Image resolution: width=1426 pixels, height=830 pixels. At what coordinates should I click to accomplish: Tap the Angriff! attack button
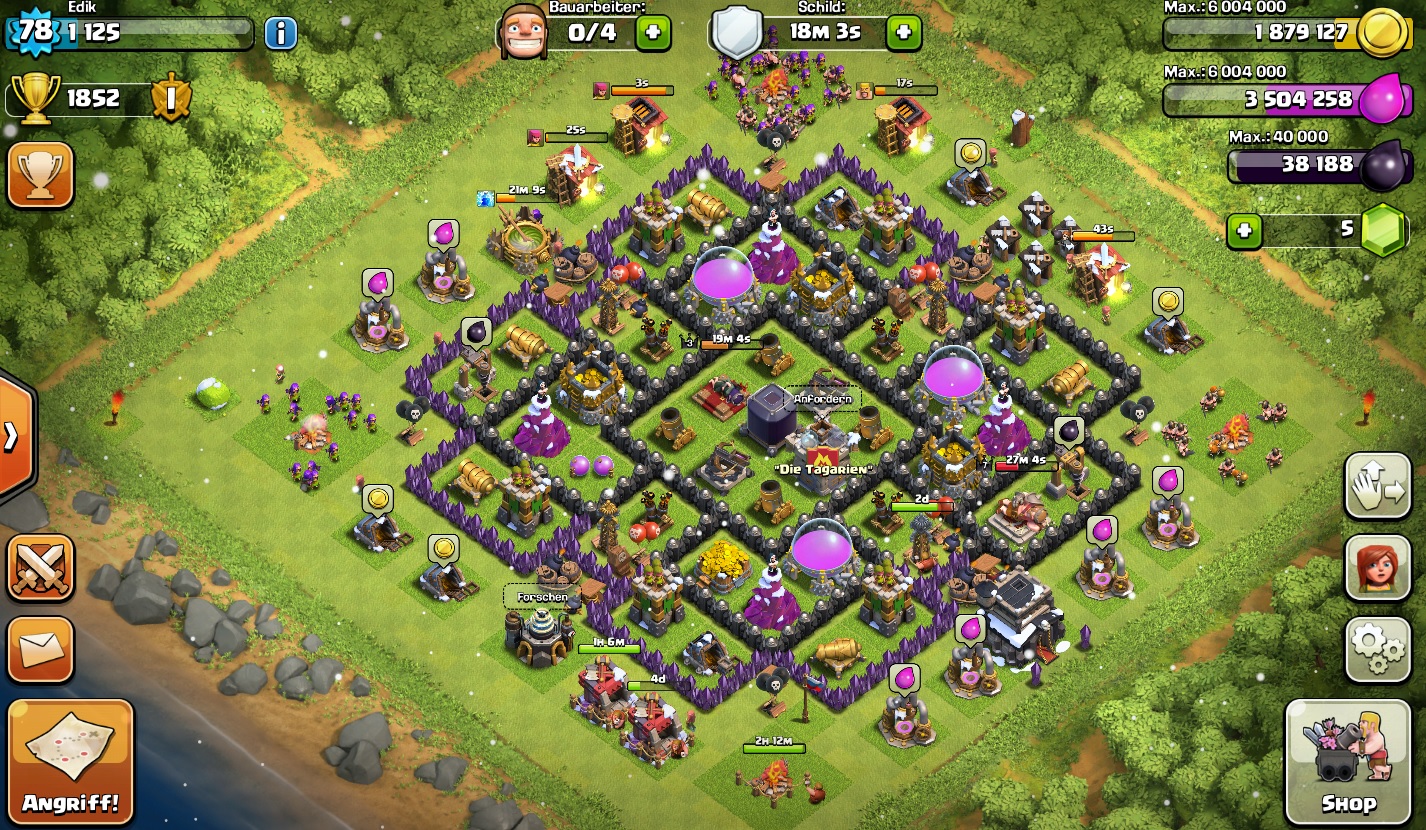point(70,762)
